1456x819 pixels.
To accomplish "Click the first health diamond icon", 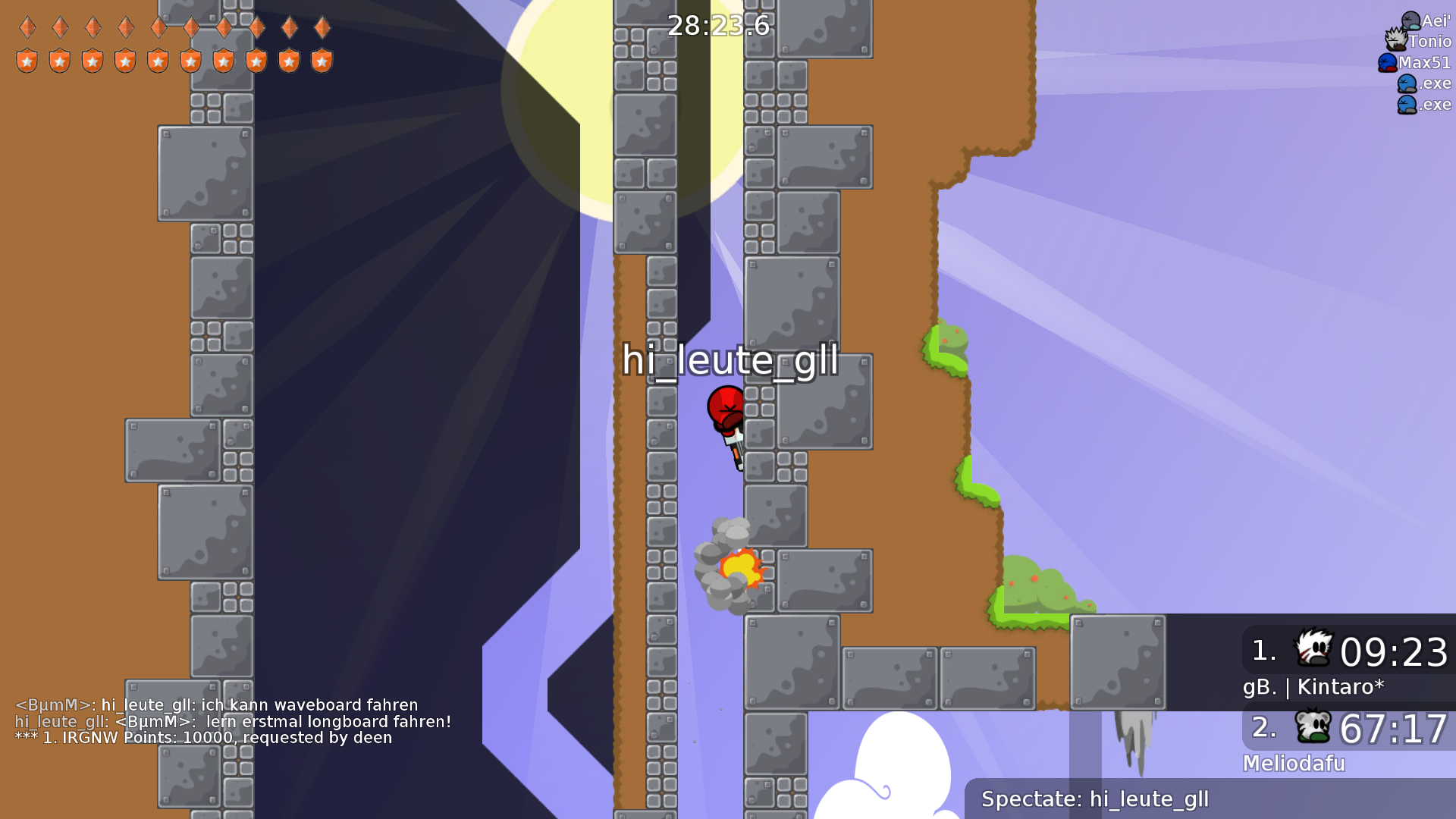I will pyautogui.click(x=28, y=28).
